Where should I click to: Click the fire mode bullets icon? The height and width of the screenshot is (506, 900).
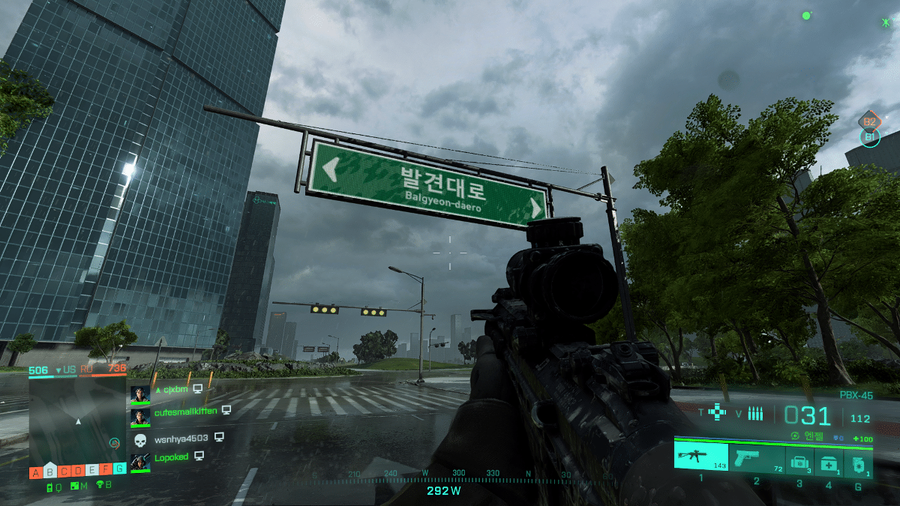[756, 413]
